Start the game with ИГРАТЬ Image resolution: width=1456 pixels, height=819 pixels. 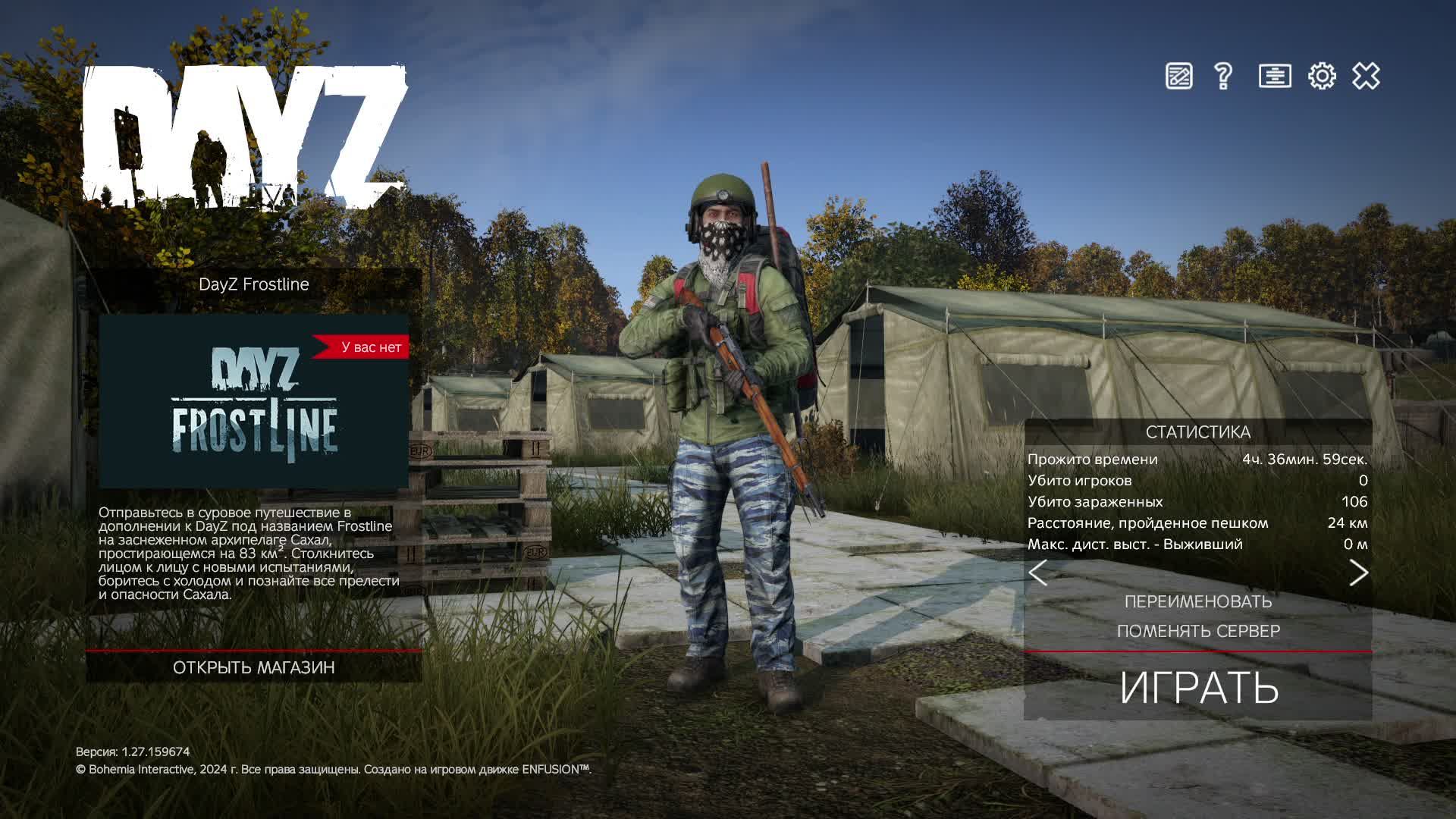1198,687
